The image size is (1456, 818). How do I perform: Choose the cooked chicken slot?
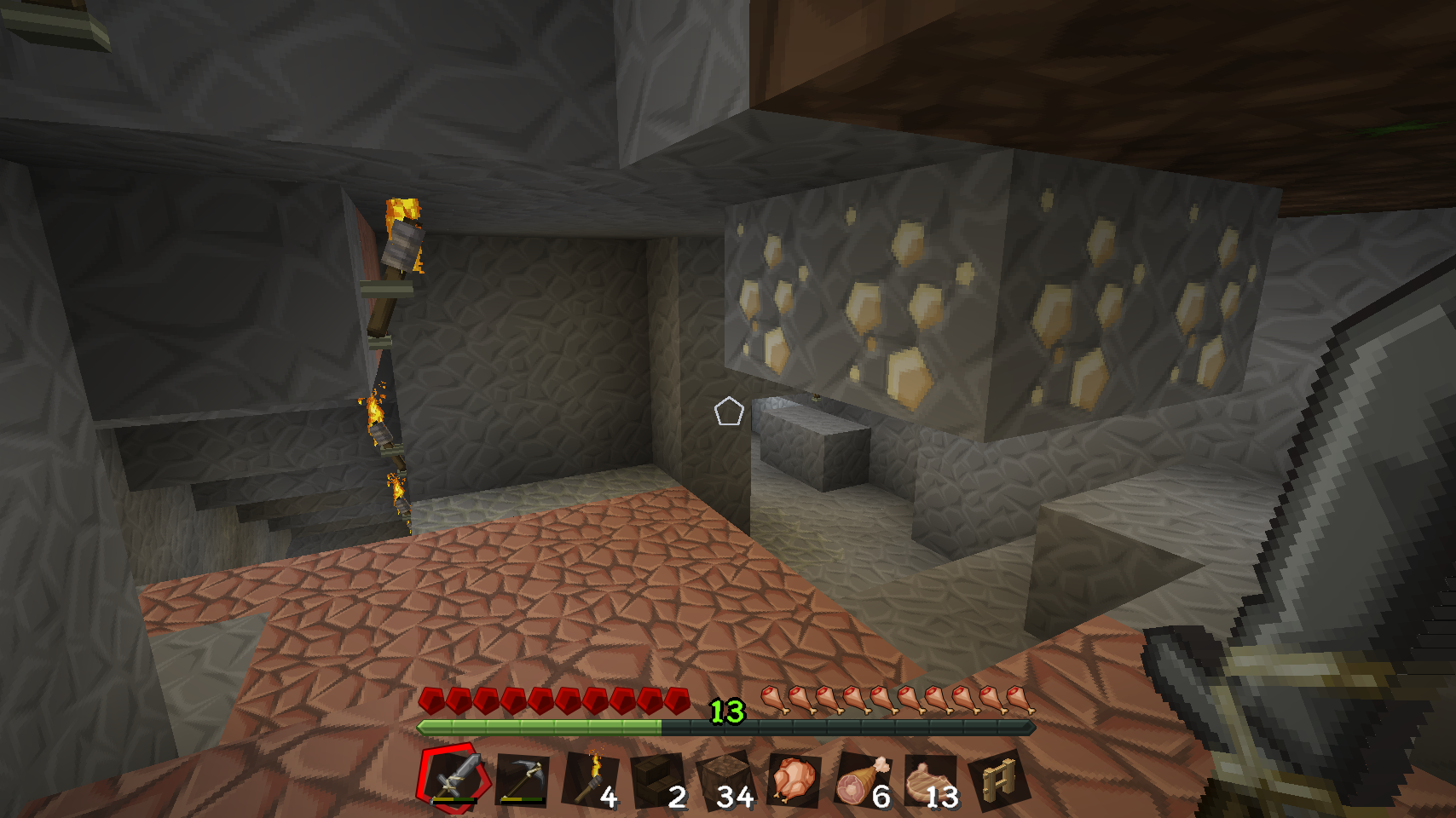(794, 779)
